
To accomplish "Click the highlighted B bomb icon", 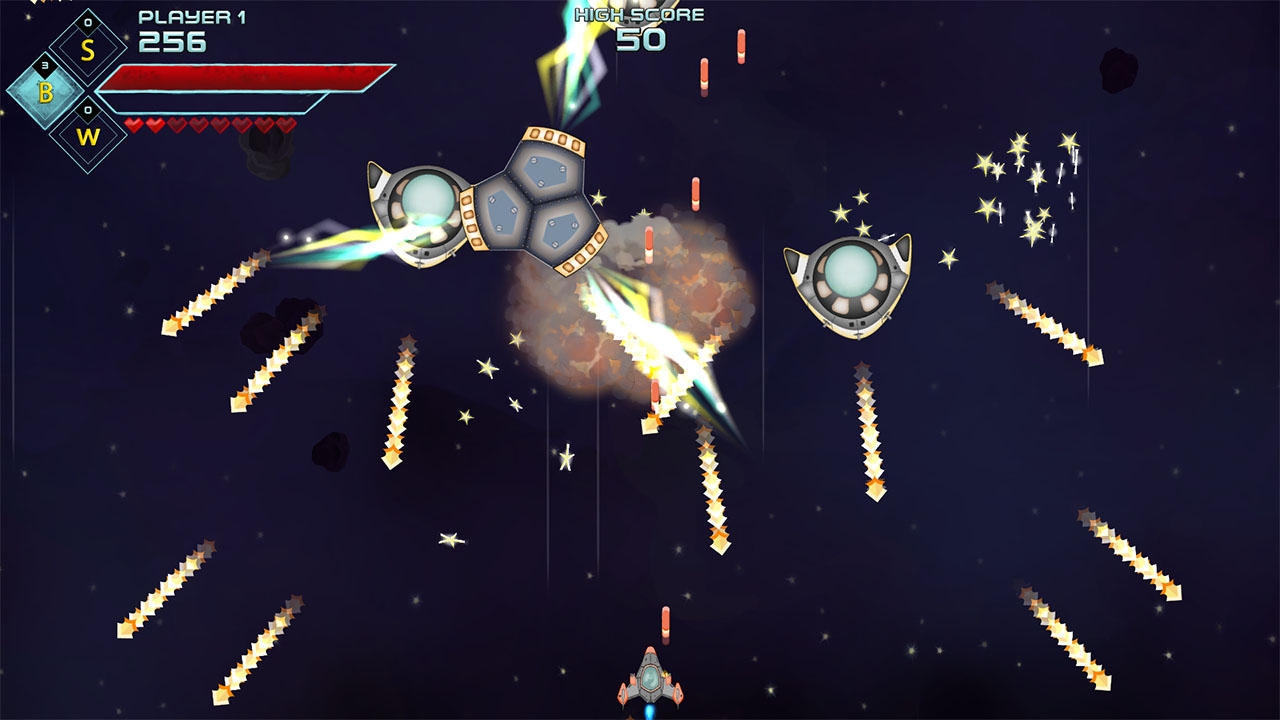I will point(46,93).
